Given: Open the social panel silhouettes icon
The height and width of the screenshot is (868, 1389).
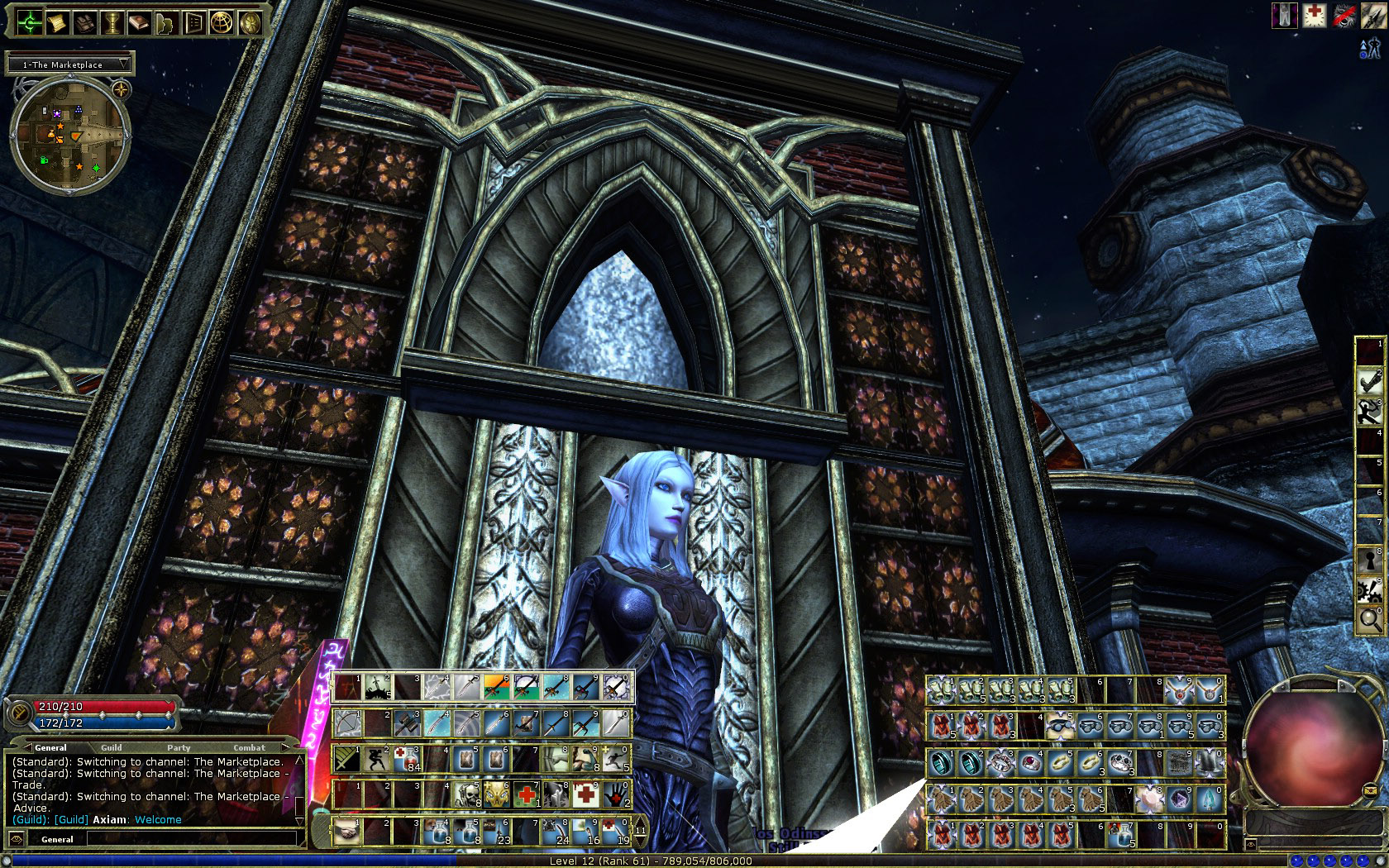Looking at the screenshot, I should coord(165,22).
